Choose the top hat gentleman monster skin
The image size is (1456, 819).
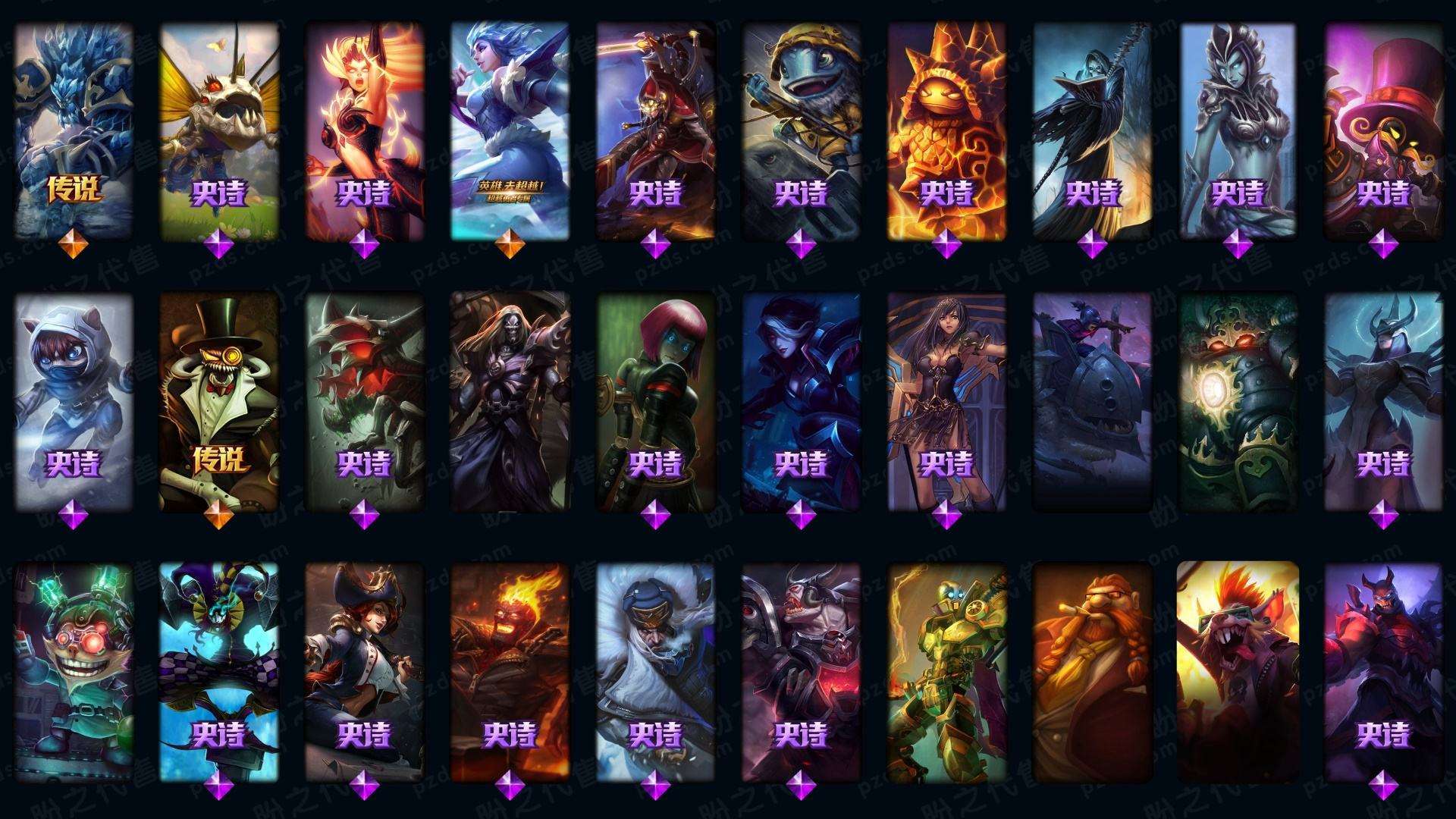[x=219, y=400]
